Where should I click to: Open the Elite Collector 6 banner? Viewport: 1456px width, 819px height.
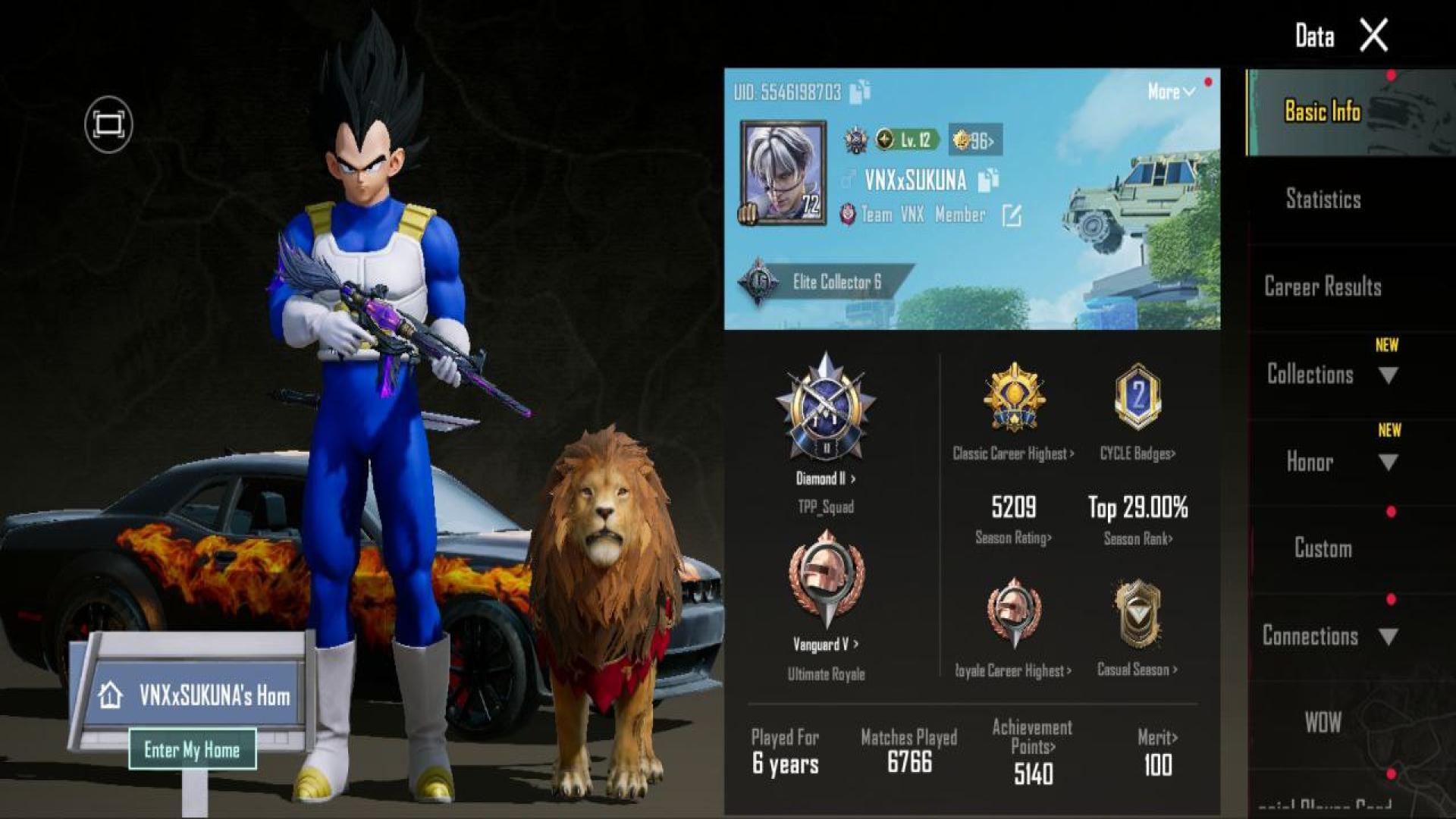tap(827, 282)
